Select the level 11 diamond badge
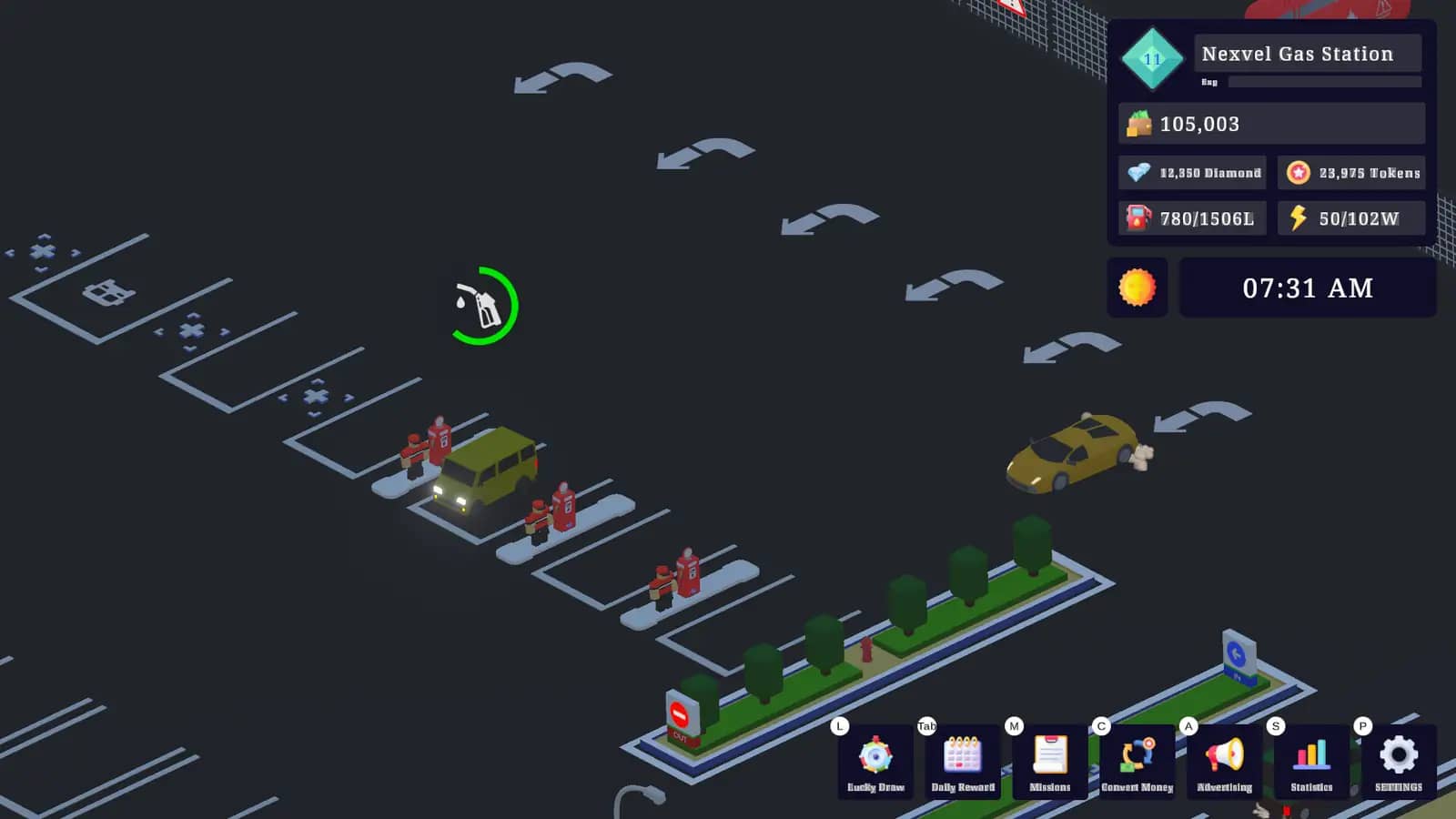Image resolution: width=1456 pixels, height=819 pixels. [1151, 56]
